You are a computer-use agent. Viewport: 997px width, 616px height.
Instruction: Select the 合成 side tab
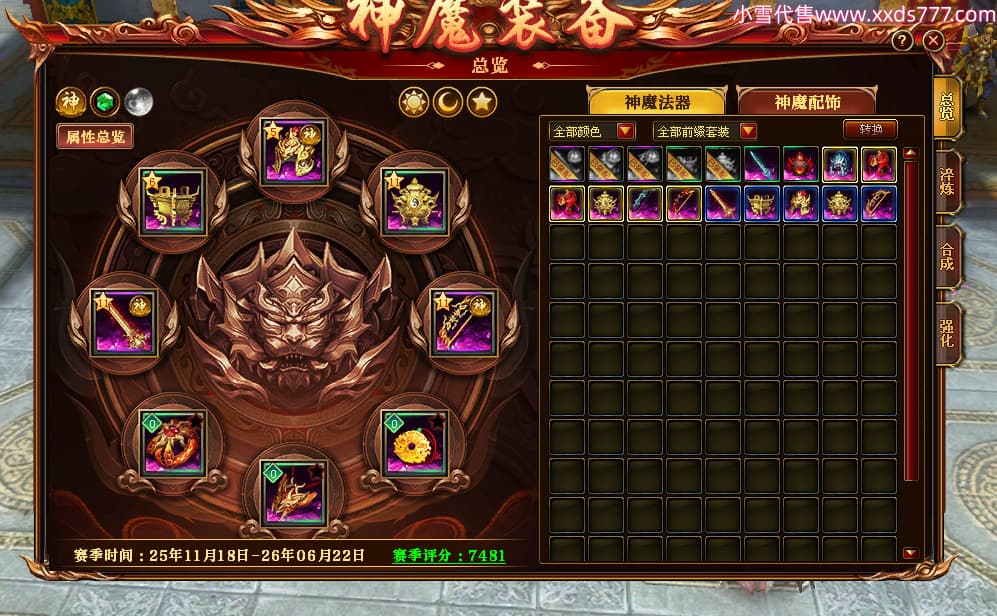pos(947,256)
